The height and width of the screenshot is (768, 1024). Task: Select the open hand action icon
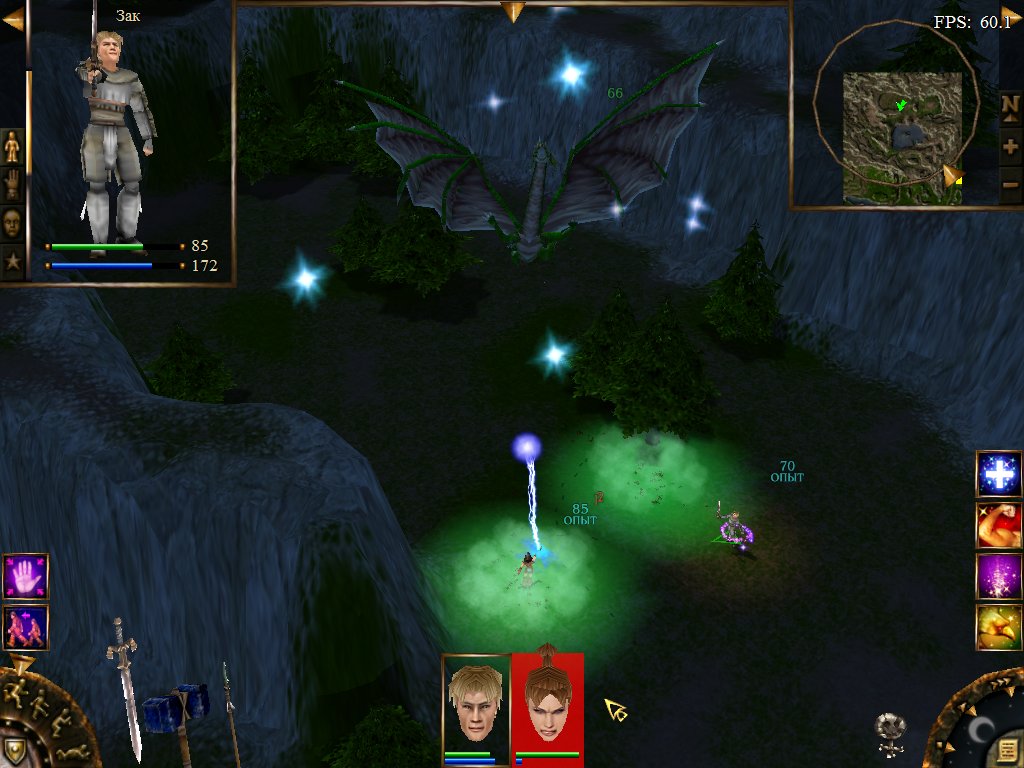[x=25, y=577]
